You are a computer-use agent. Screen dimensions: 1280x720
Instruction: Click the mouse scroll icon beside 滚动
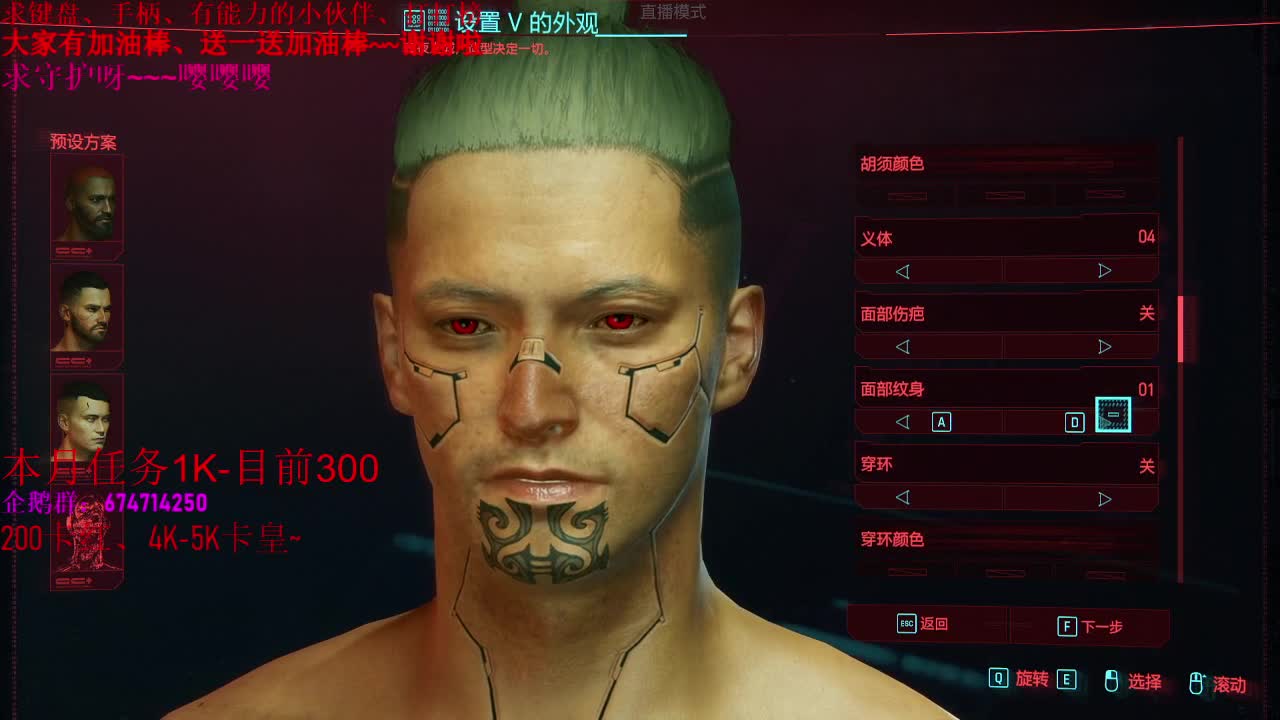[1198, 681]
